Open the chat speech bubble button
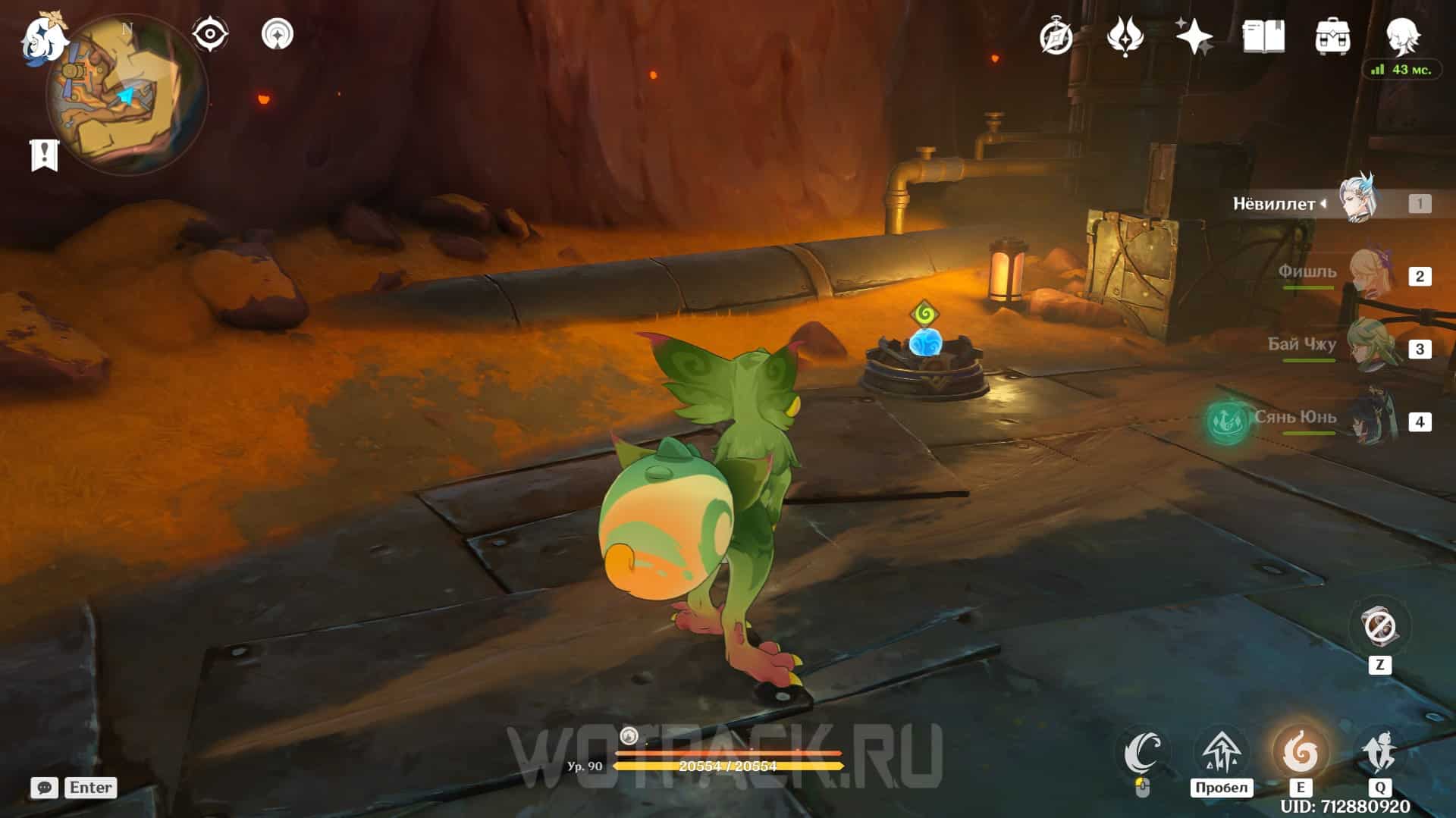This screenshot has width=1456, height=818. pos(44,788)
